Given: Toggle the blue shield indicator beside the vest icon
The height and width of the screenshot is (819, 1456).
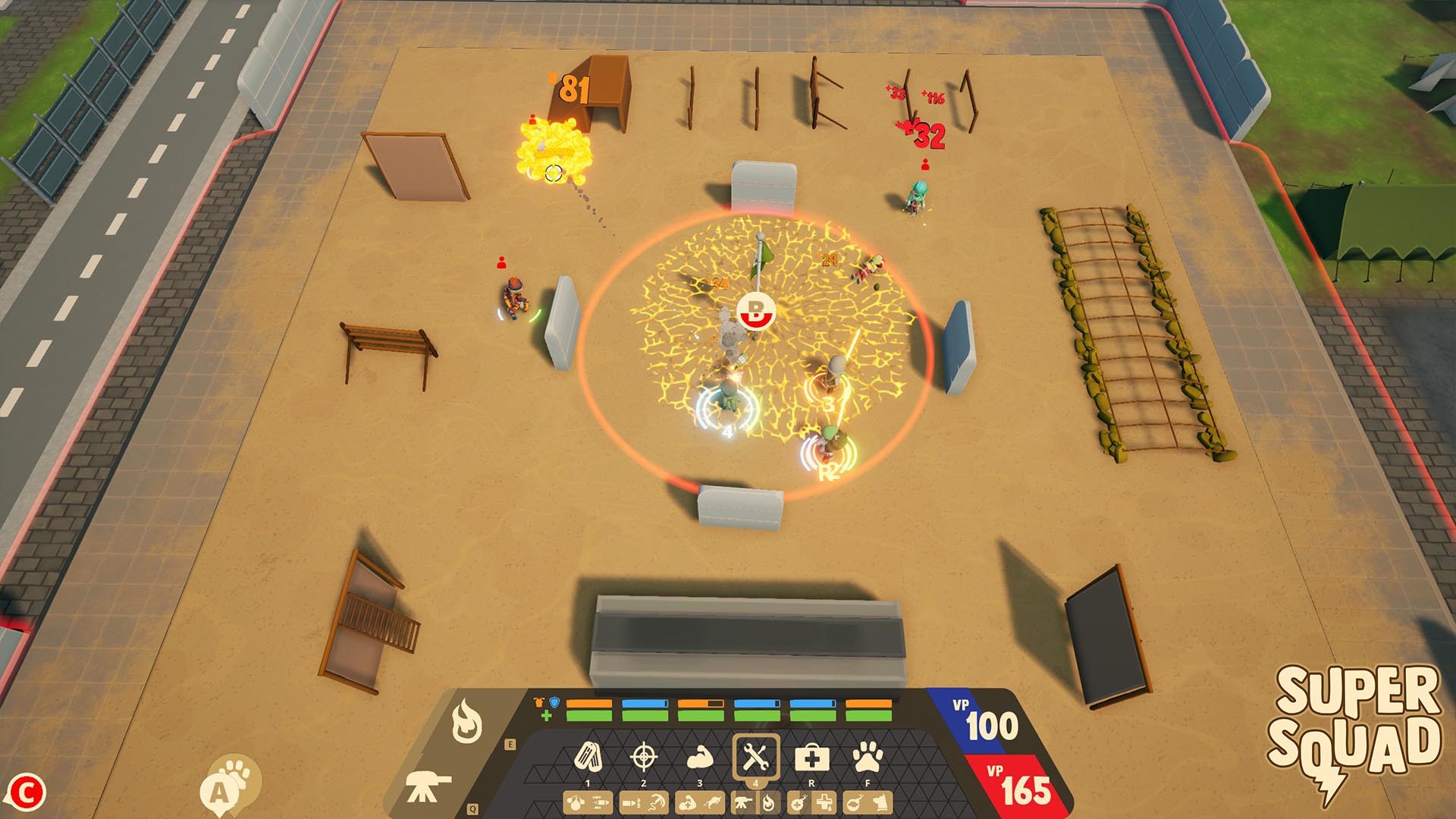Looking at the screenshot, I should coord(554,701).
